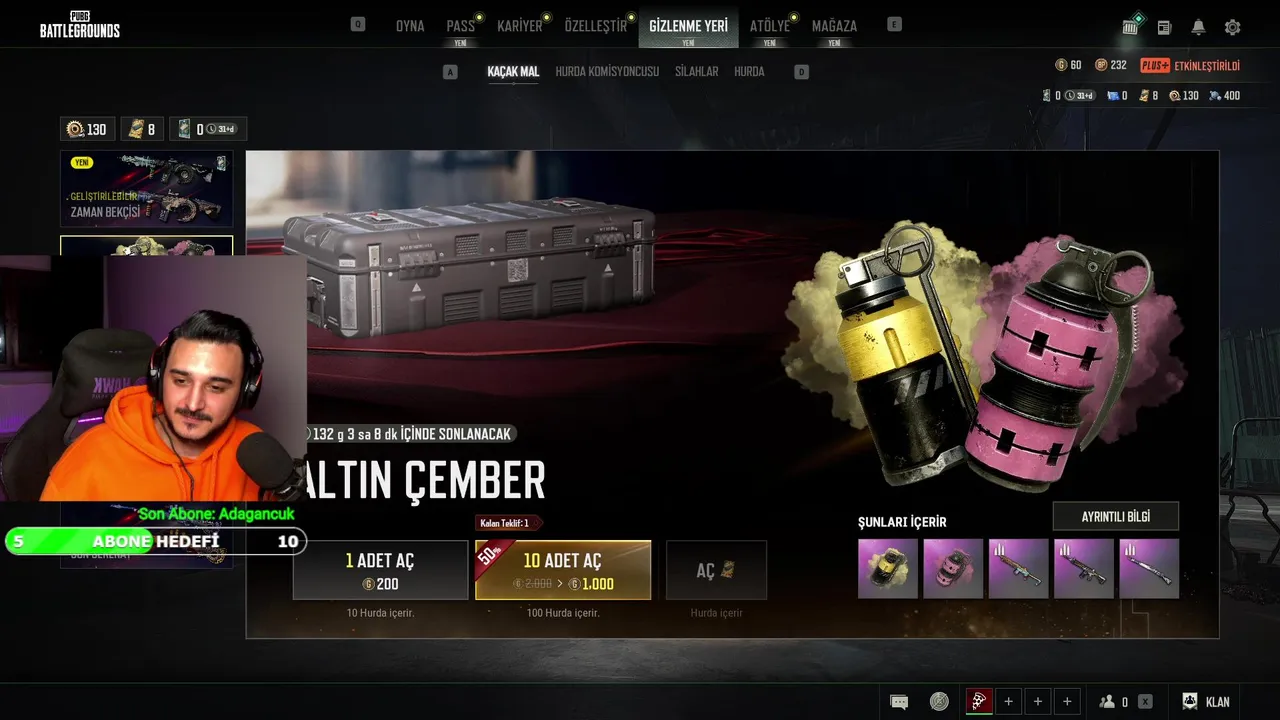Select the ATÖLYE tab
Screen dimensions: 1280x720
click(x=770, y=26)
